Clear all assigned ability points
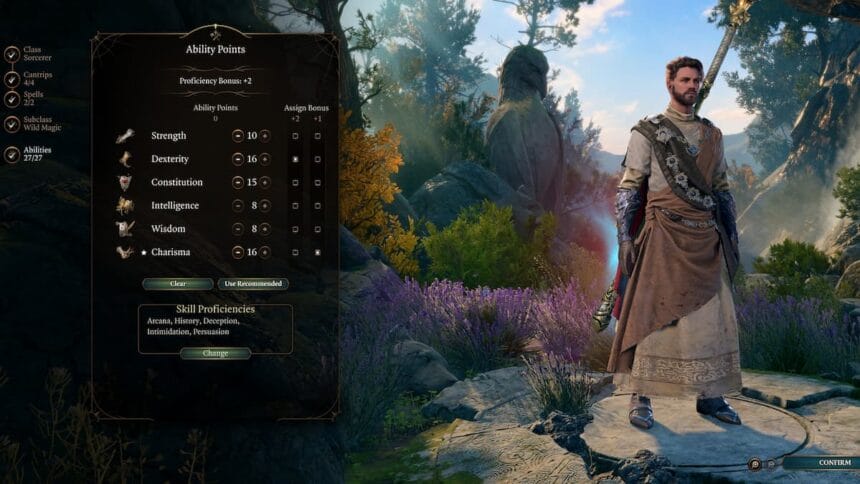The image size is (860, 484). point(178,284)
